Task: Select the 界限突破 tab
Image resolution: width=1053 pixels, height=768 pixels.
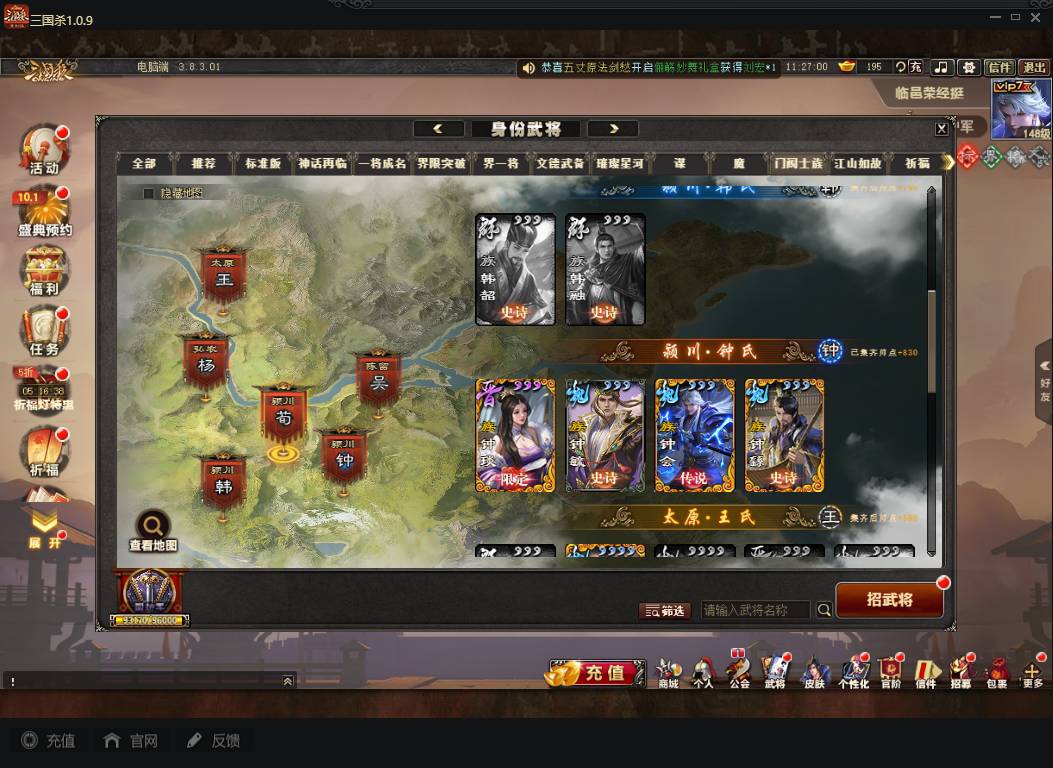Action: (441, 164)
